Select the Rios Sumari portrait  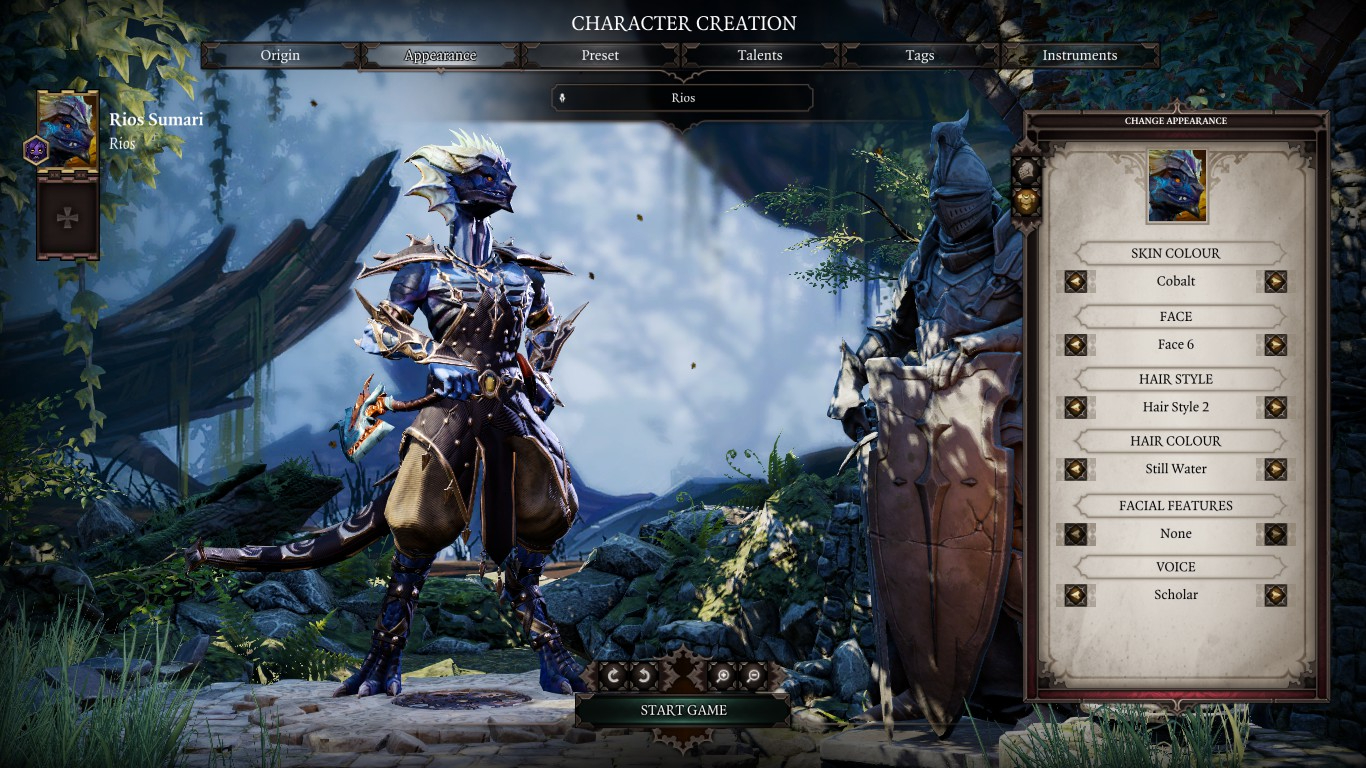(68, 130)
